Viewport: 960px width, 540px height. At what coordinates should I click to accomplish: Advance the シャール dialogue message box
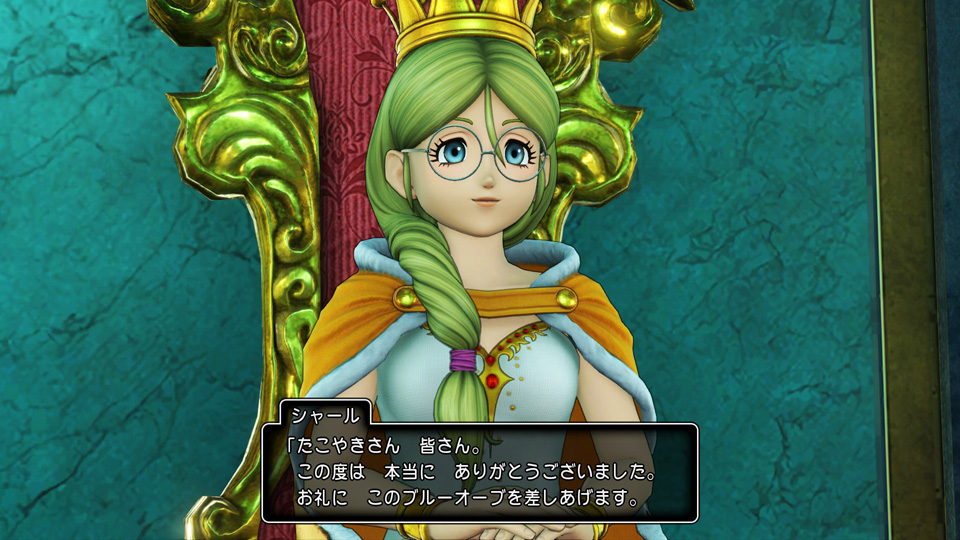(x=480, y=471)
